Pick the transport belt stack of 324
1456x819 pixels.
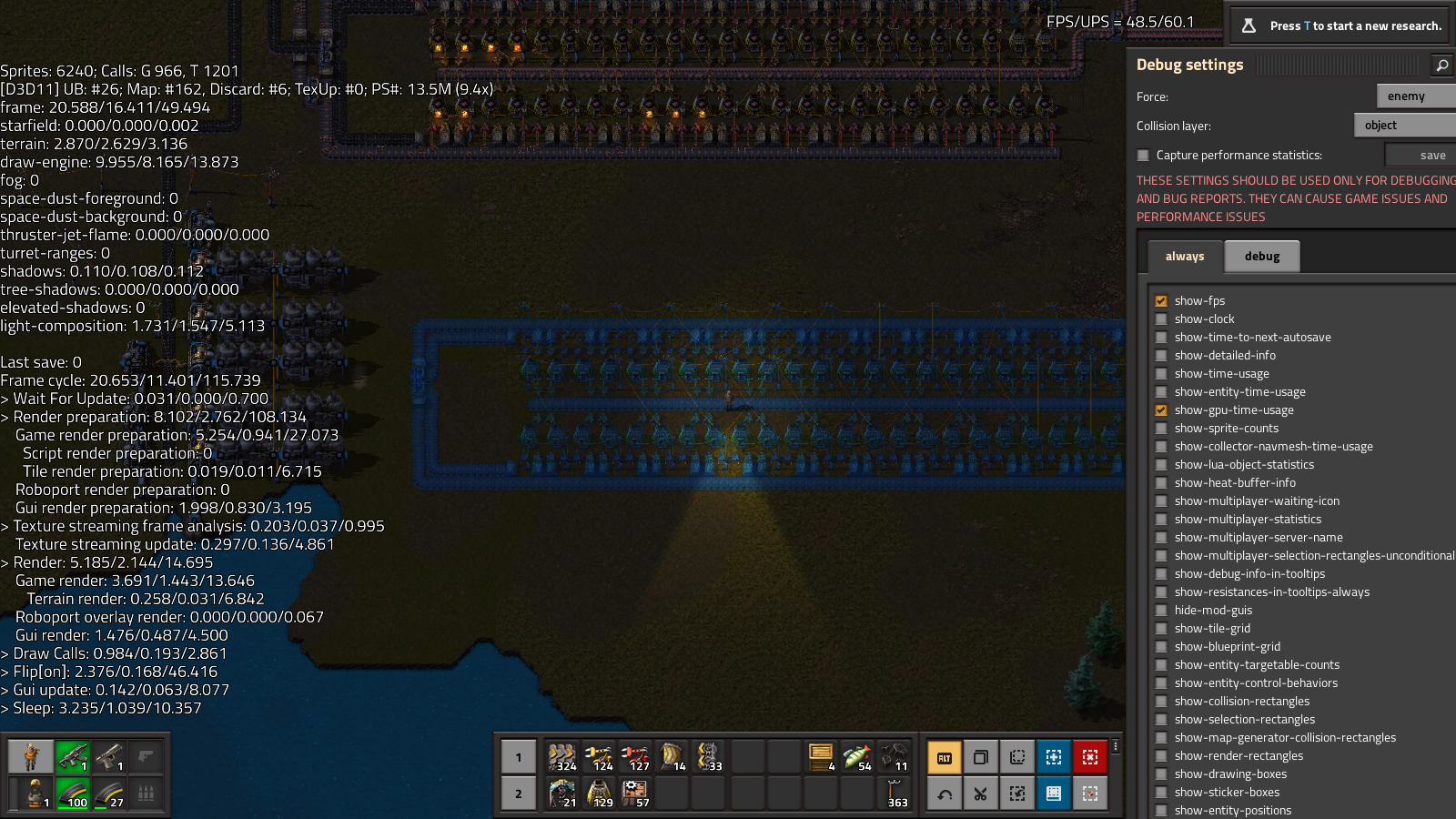point(562,756)
